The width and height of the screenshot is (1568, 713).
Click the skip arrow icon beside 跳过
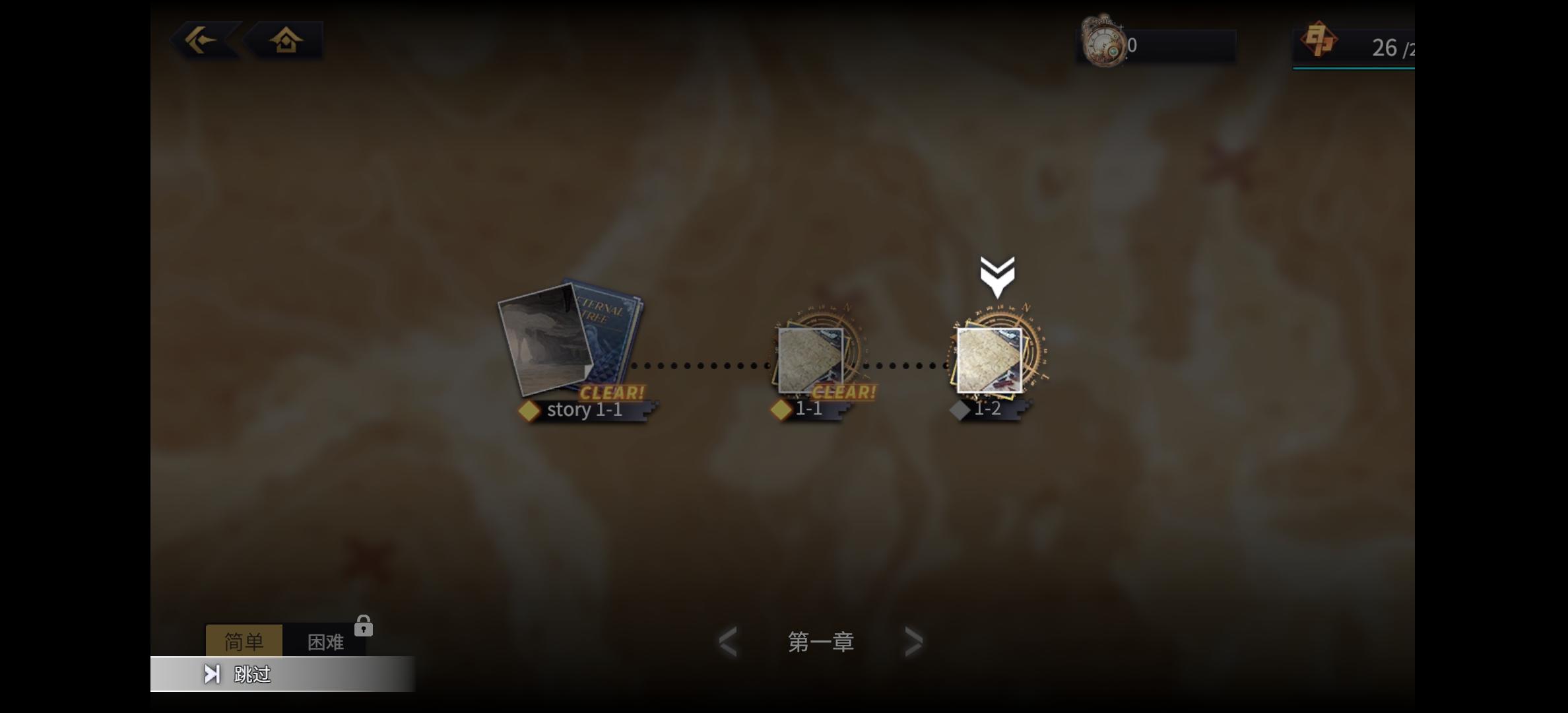pos(212,675)
